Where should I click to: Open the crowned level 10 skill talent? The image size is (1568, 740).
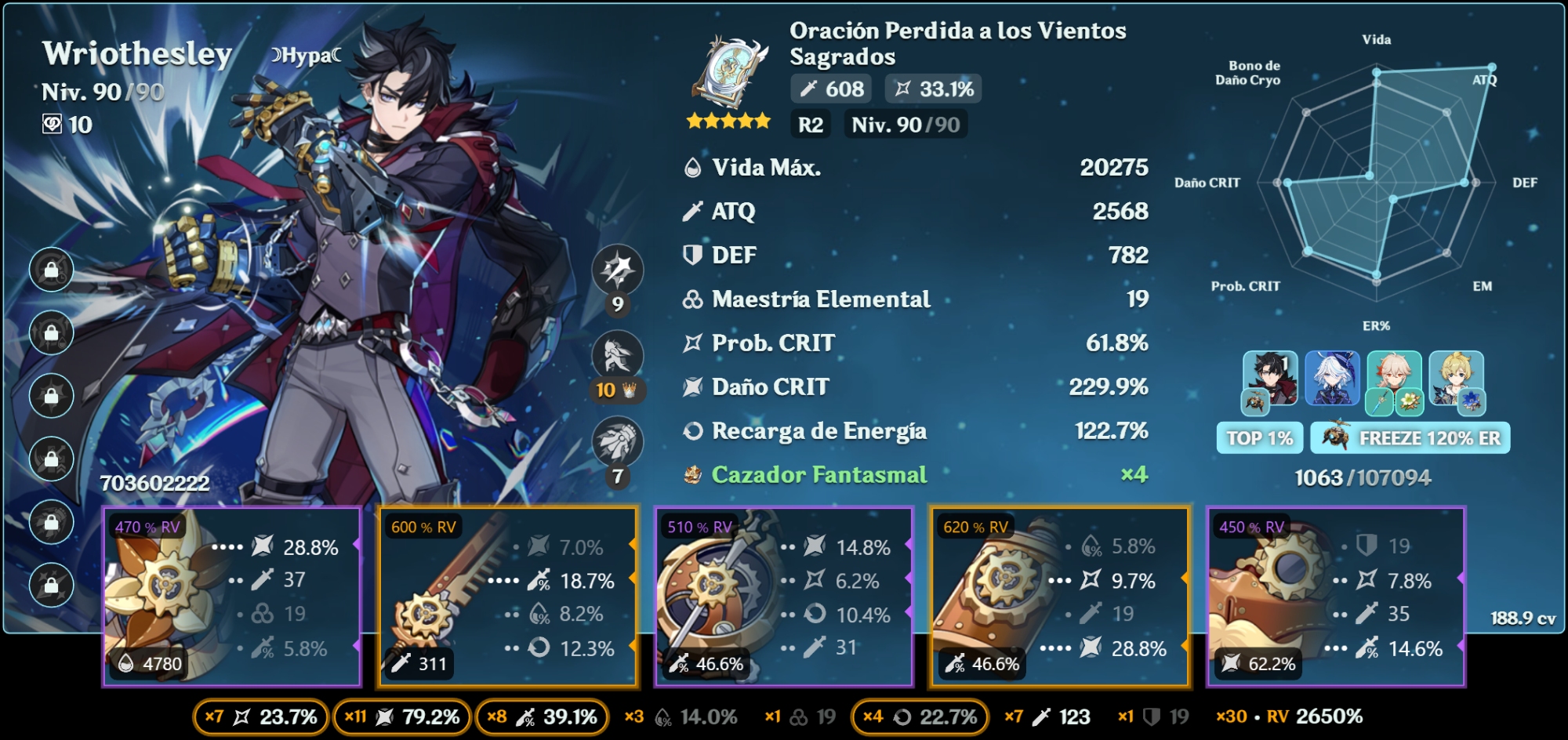(618, 357)
